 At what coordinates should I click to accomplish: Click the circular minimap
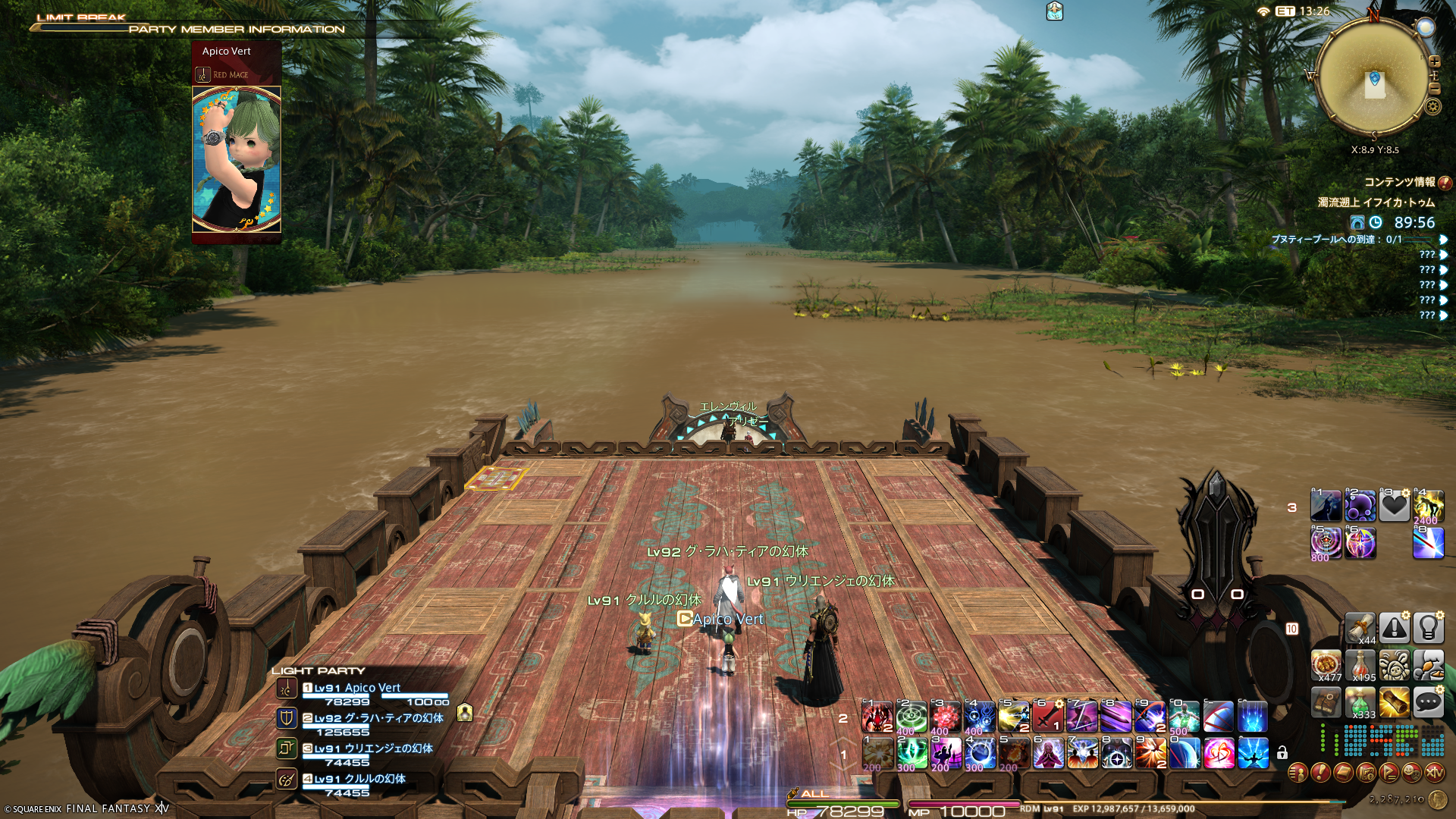click(x=1373, y=77)
